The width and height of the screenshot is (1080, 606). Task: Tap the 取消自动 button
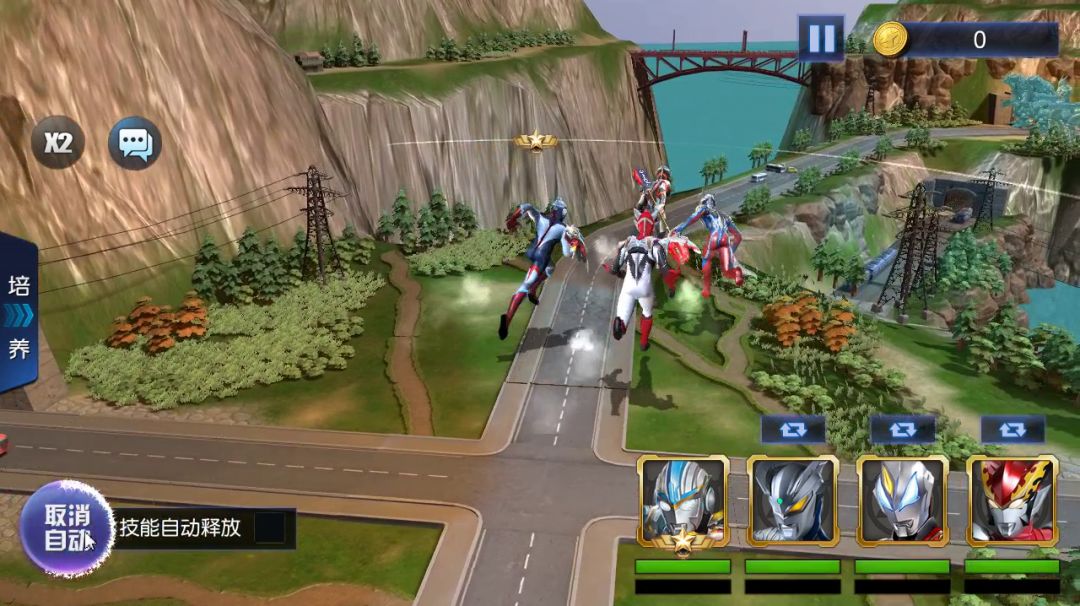(66, 527)
